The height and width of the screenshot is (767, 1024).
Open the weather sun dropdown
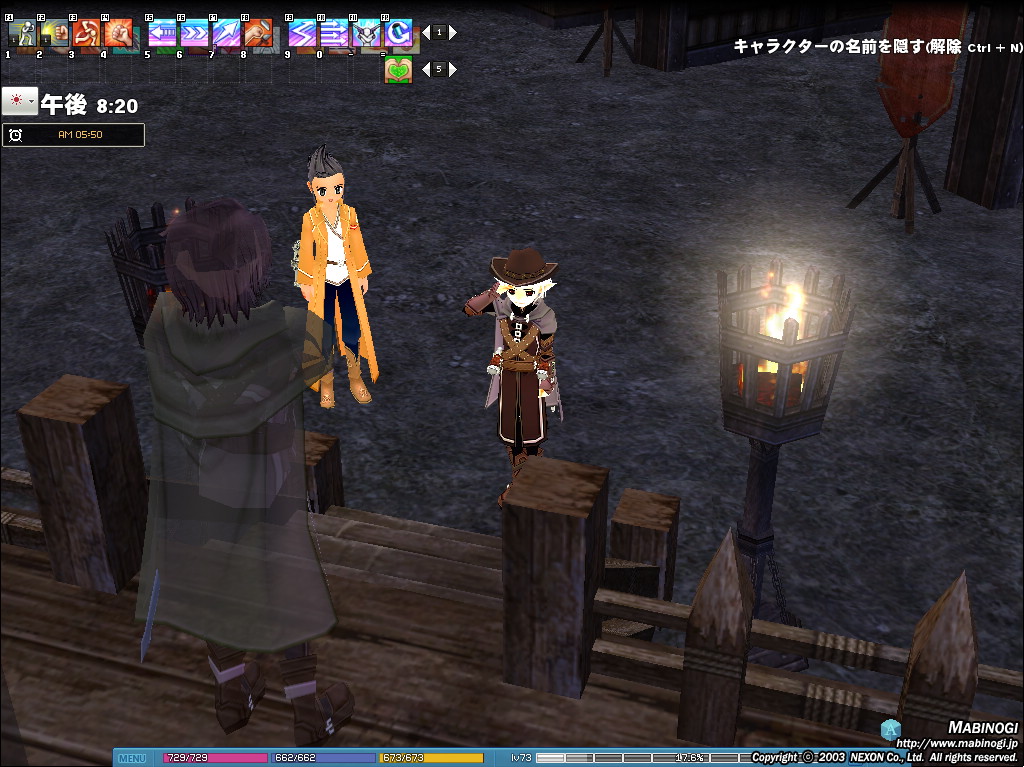coord(20,102)
